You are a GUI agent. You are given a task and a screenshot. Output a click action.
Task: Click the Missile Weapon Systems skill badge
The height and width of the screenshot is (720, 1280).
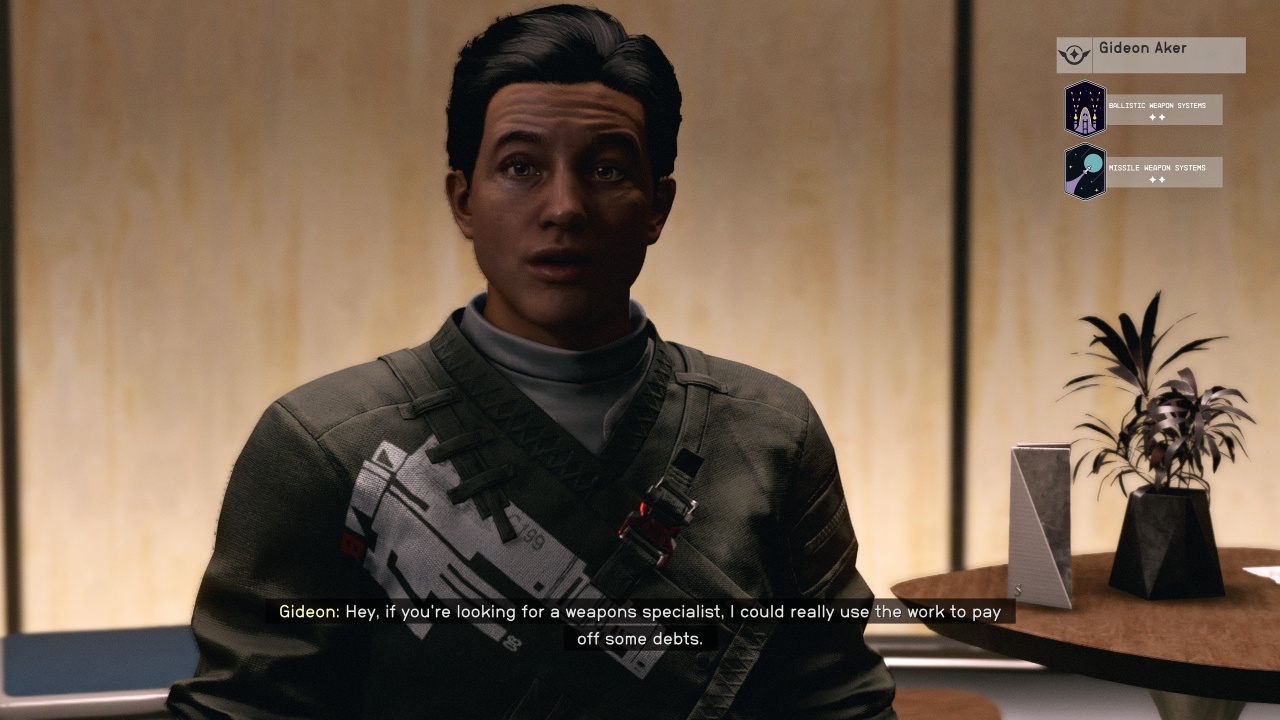click(1085, 171)
